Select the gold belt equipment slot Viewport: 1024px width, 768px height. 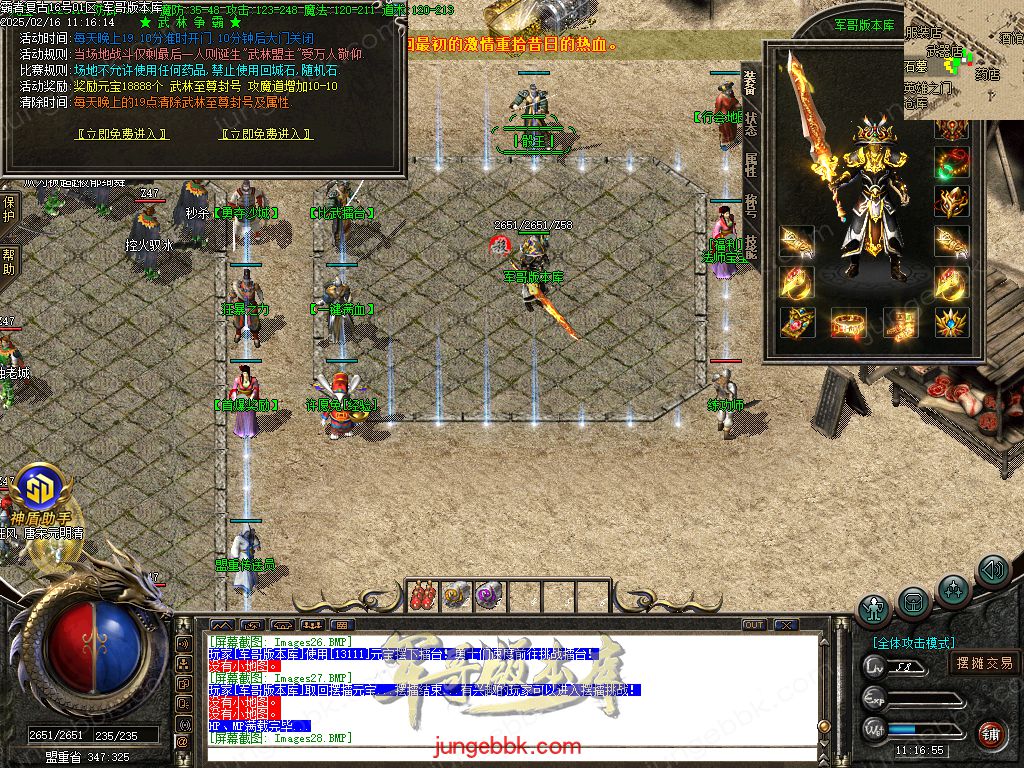click(x=850, y=323)
